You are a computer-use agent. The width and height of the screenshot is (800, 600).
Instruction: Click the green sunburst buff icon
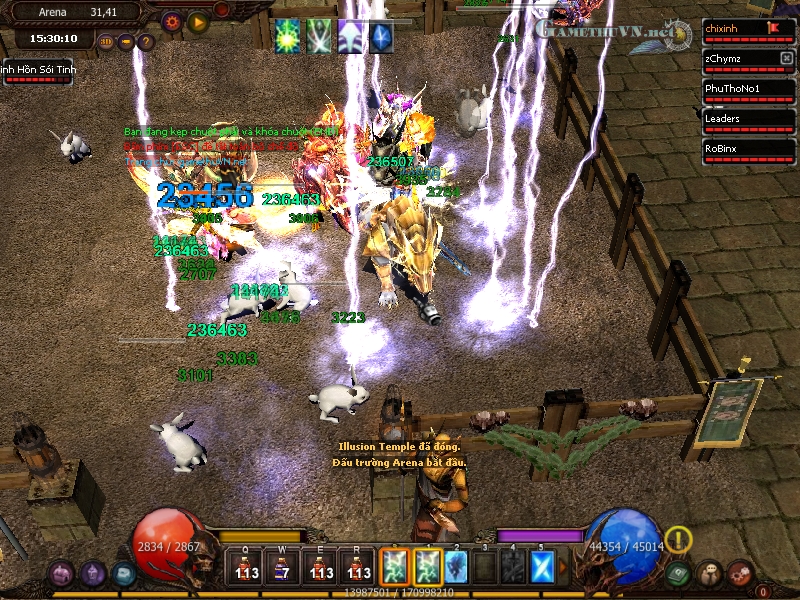[x=288, y=36]
